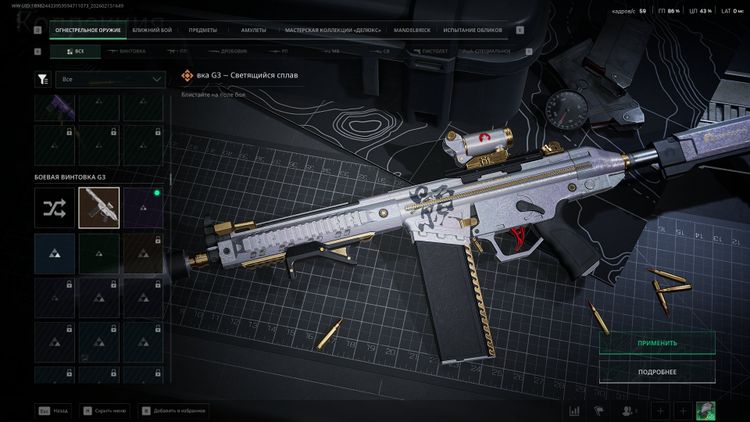Viewport: 750px width, 422px height.
Task: Apply the skin with the Применить button
Action: [657, 343]
